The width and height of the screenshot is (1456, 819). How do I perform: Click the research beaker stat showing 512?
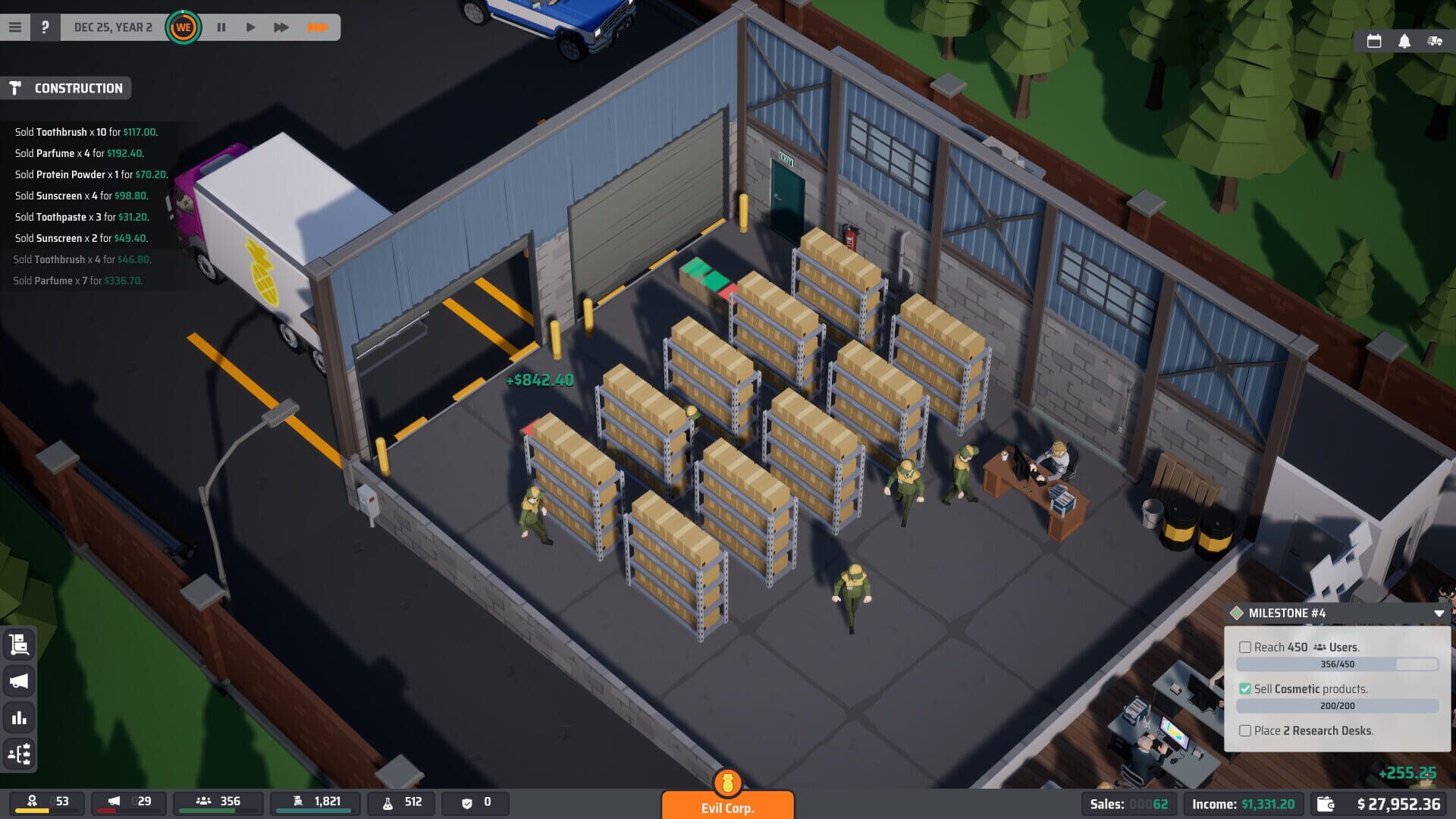[400, 802]
